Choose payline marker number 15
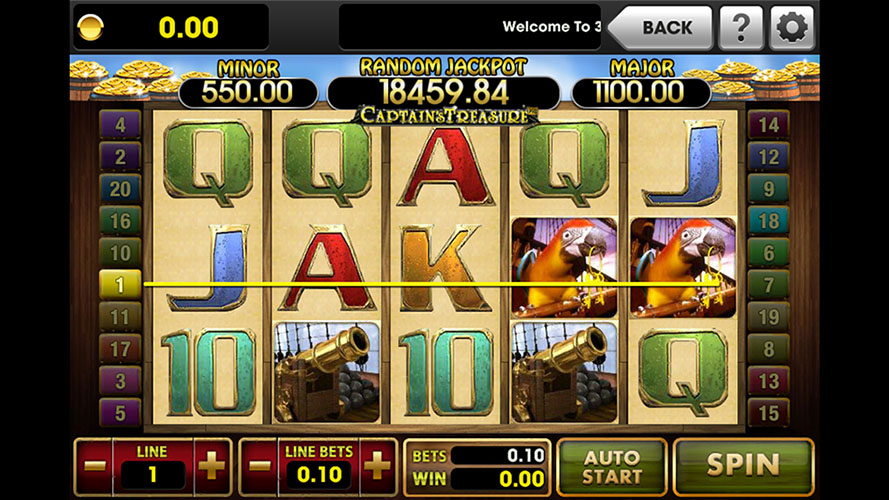The width and height of the screenshot is (889, 500). coord(768,412)
